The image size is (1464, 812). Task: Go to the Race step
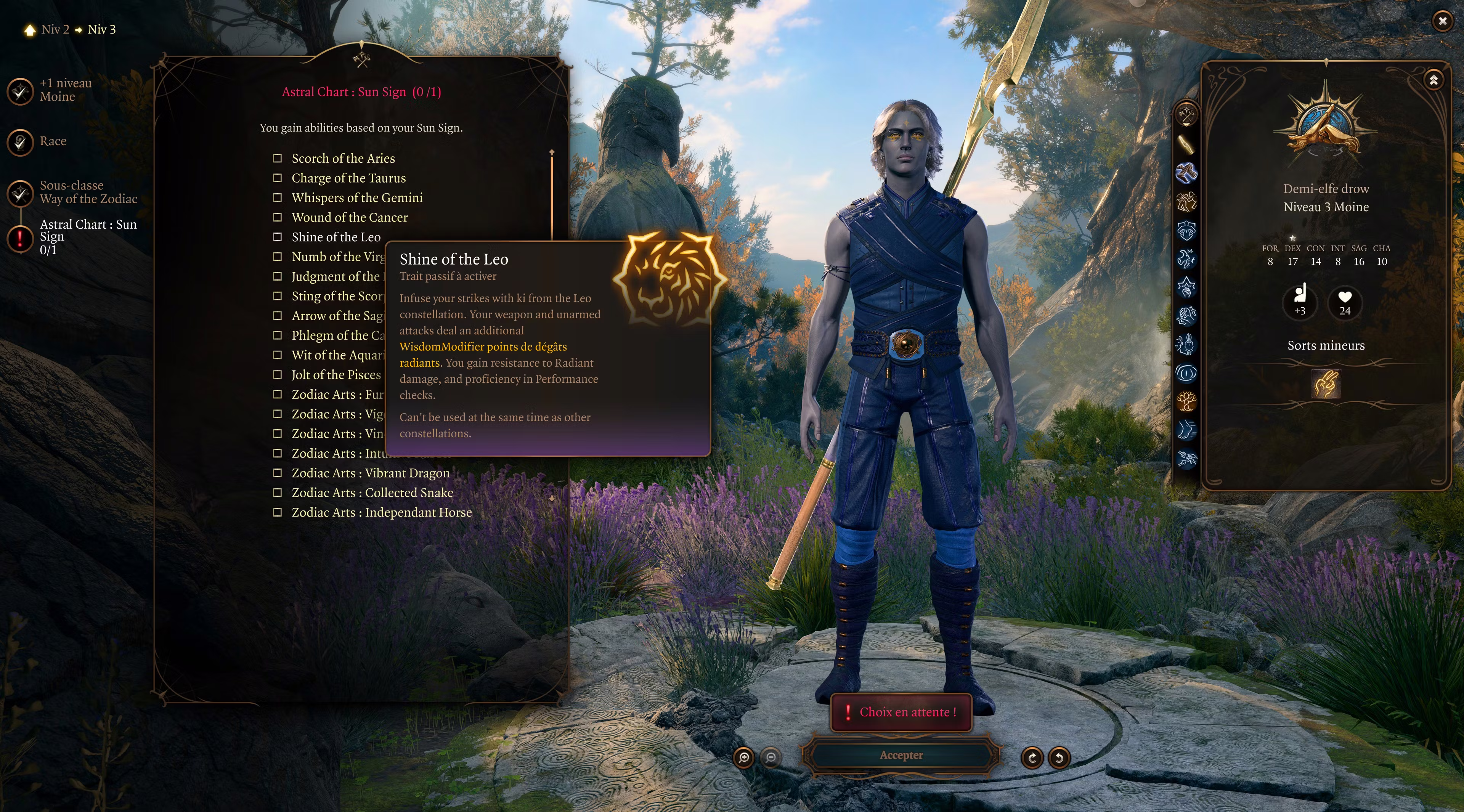tap(21, 141)
